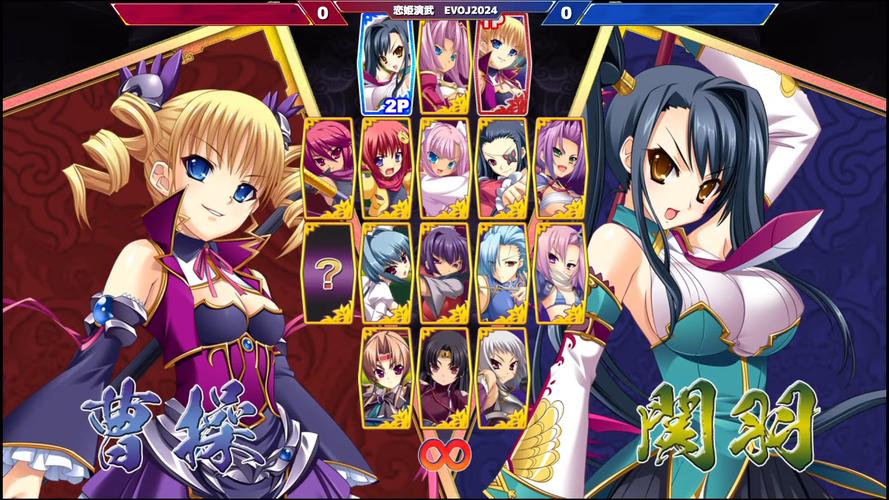Choose the light brown-haired portrait in the bottom row
Screen dimensions: 889x500
click(x=387, y=376)
